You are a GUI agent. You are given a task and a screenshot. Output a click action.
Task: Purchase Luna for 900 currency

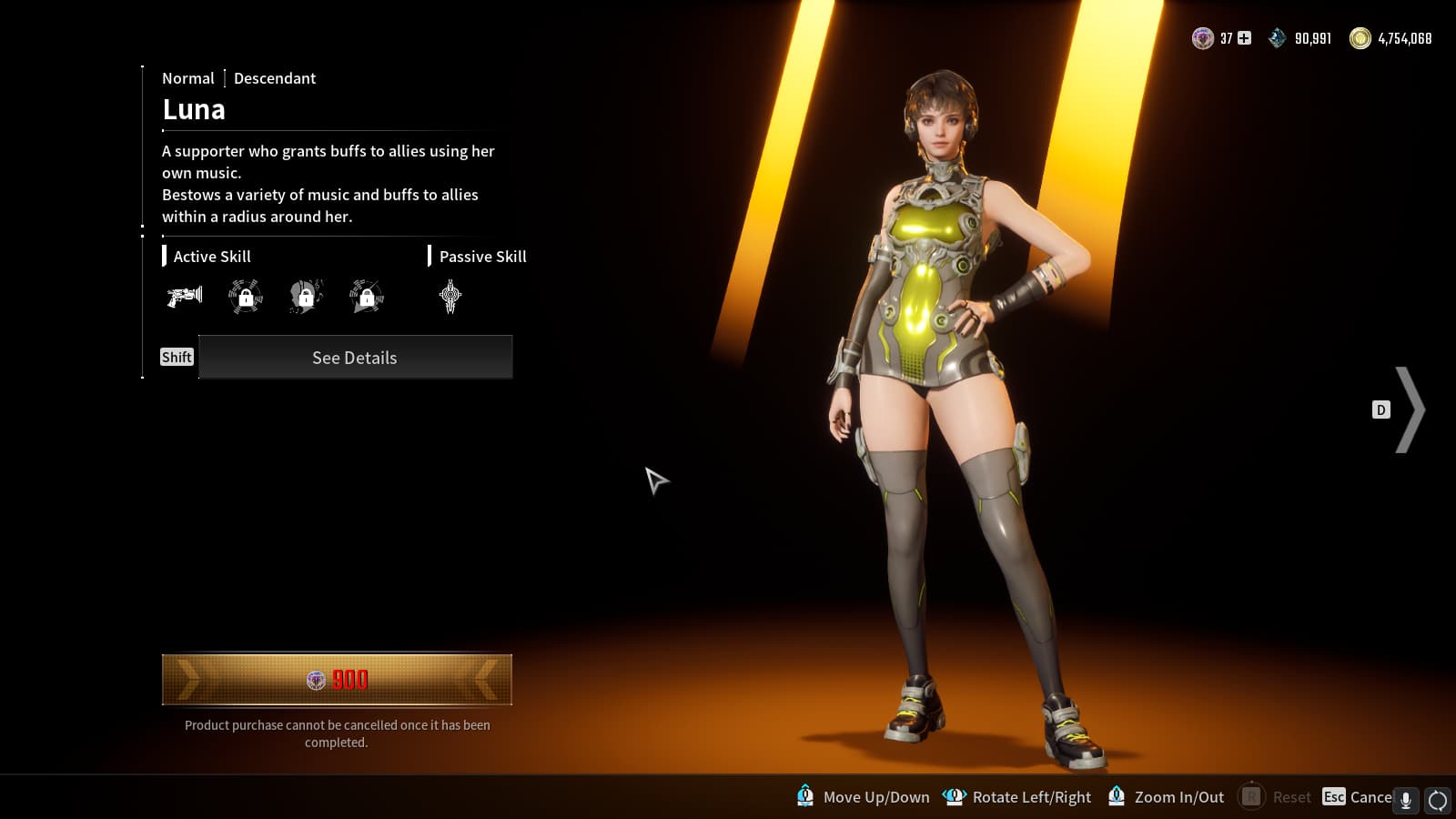click(x=337, y=680)
